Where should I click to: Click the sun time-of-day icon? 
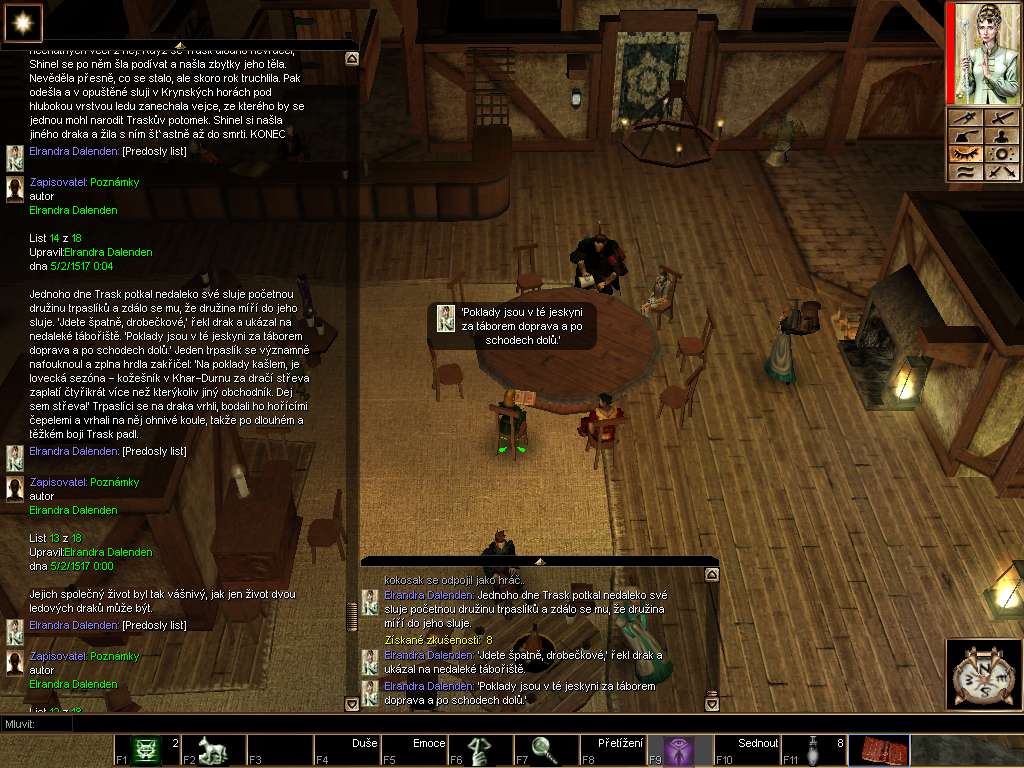click(x=19, y=19)
